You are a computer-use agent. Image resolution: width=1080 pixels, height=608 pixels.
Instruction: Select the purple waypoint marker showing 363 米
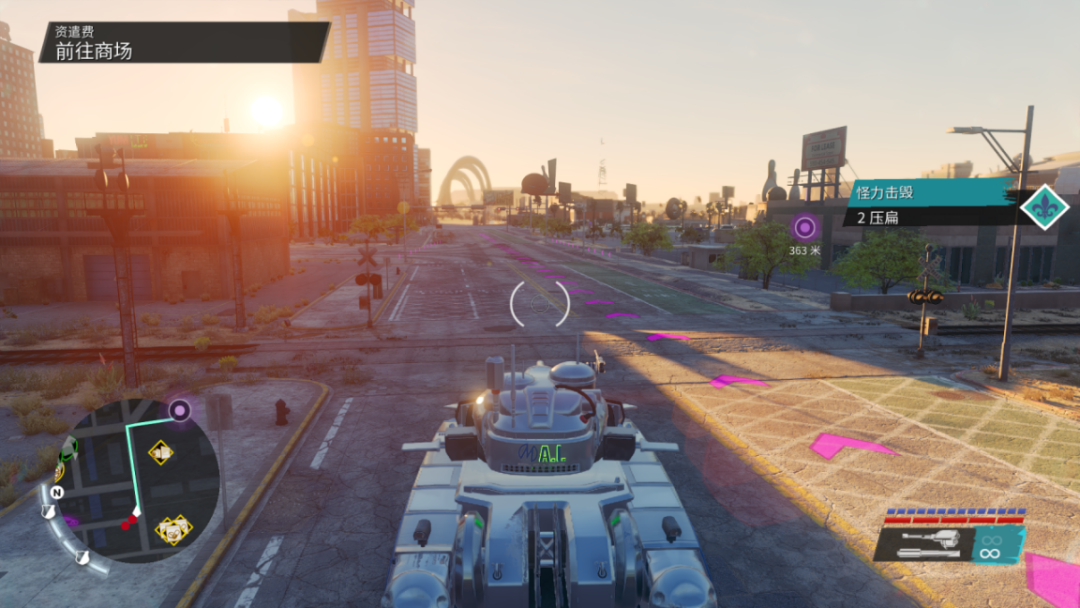804,228
